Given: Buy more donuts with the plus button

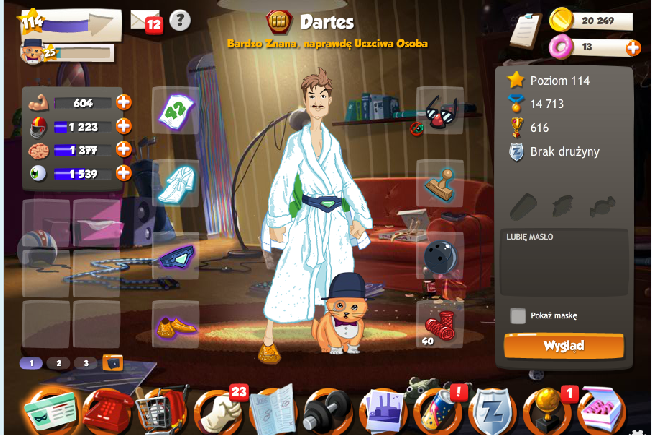Looking at the screenshot, I should coord(632,47).
